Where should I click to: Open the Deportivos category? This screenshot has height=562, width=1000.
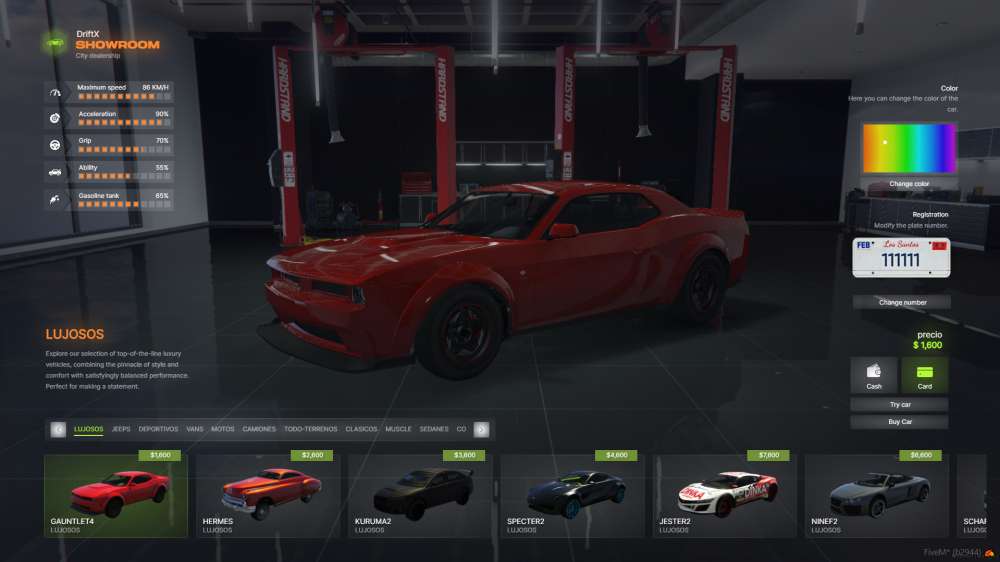point(158,429)
